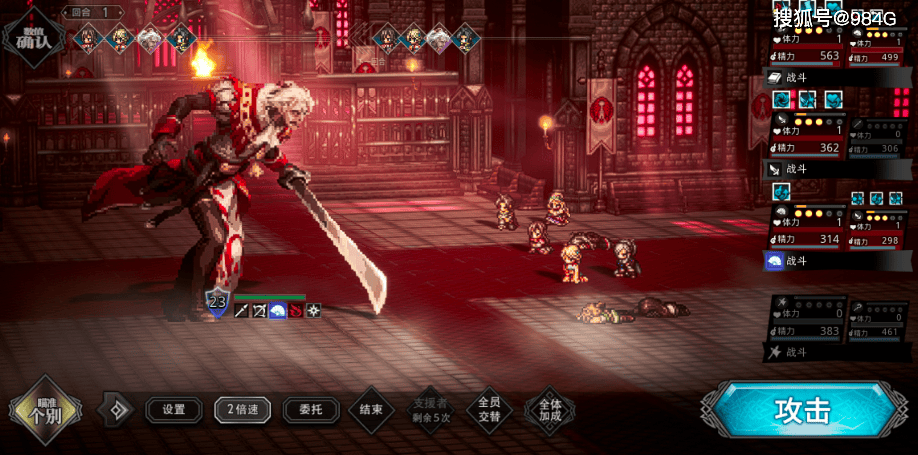The height and width of the screenshot is (455, 918).
Task: Click the small diamond arrow button beside 个别
Action: [x=118, y=409]
